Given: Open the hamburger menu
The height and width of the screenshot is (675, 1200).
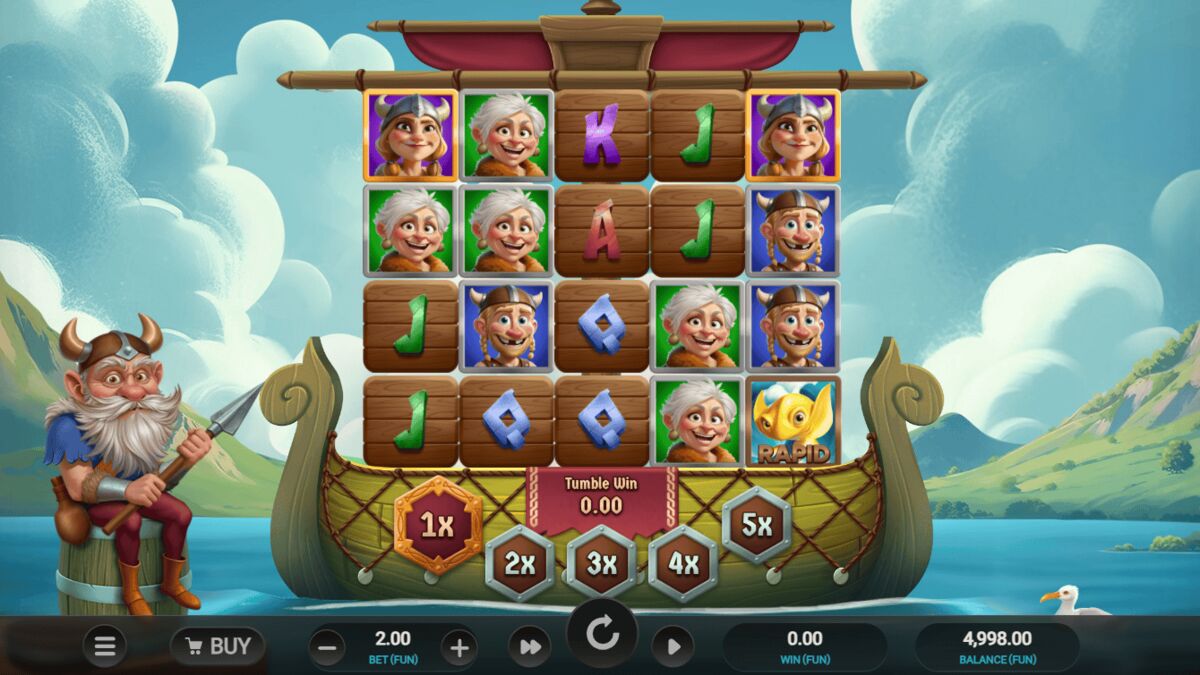Looking at the screenshot, I should (105, 646).
